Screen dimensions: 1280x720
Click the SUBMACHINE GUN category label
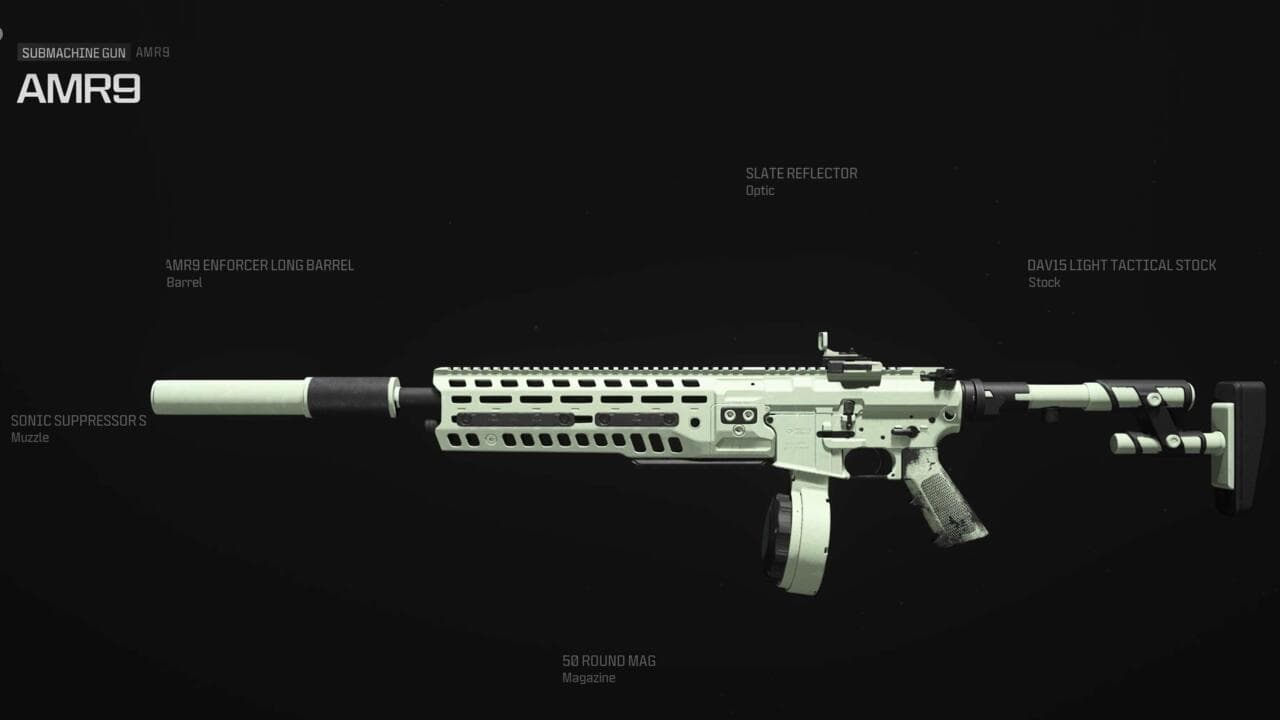(73, 52)
